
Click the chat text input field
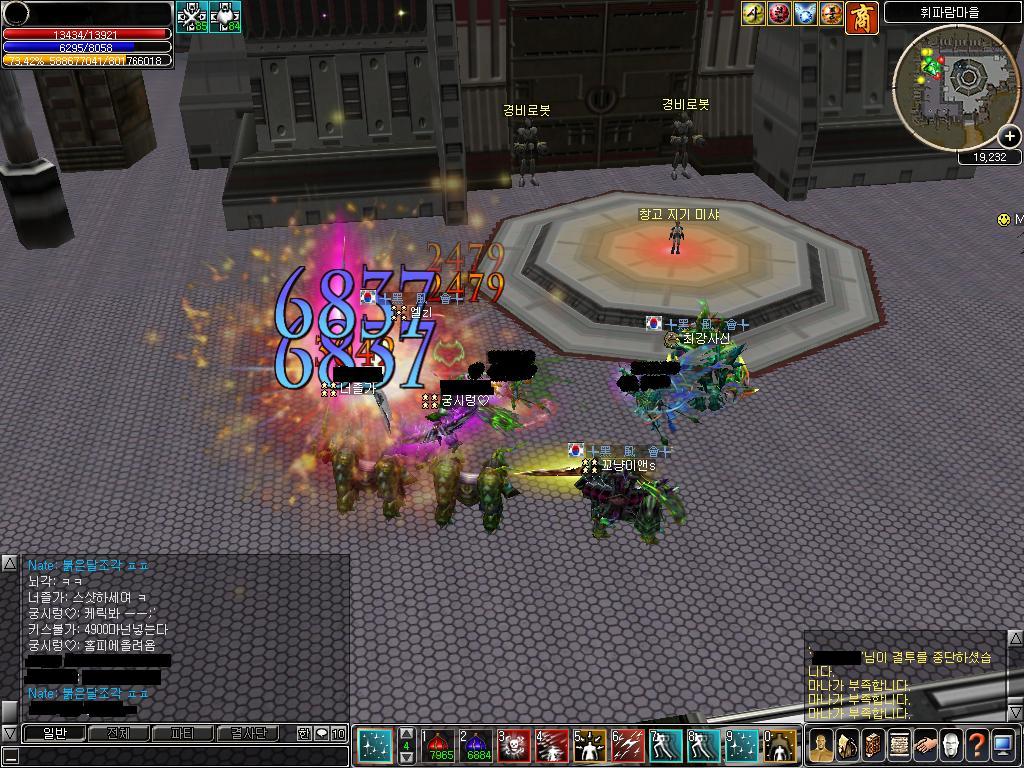175,755
